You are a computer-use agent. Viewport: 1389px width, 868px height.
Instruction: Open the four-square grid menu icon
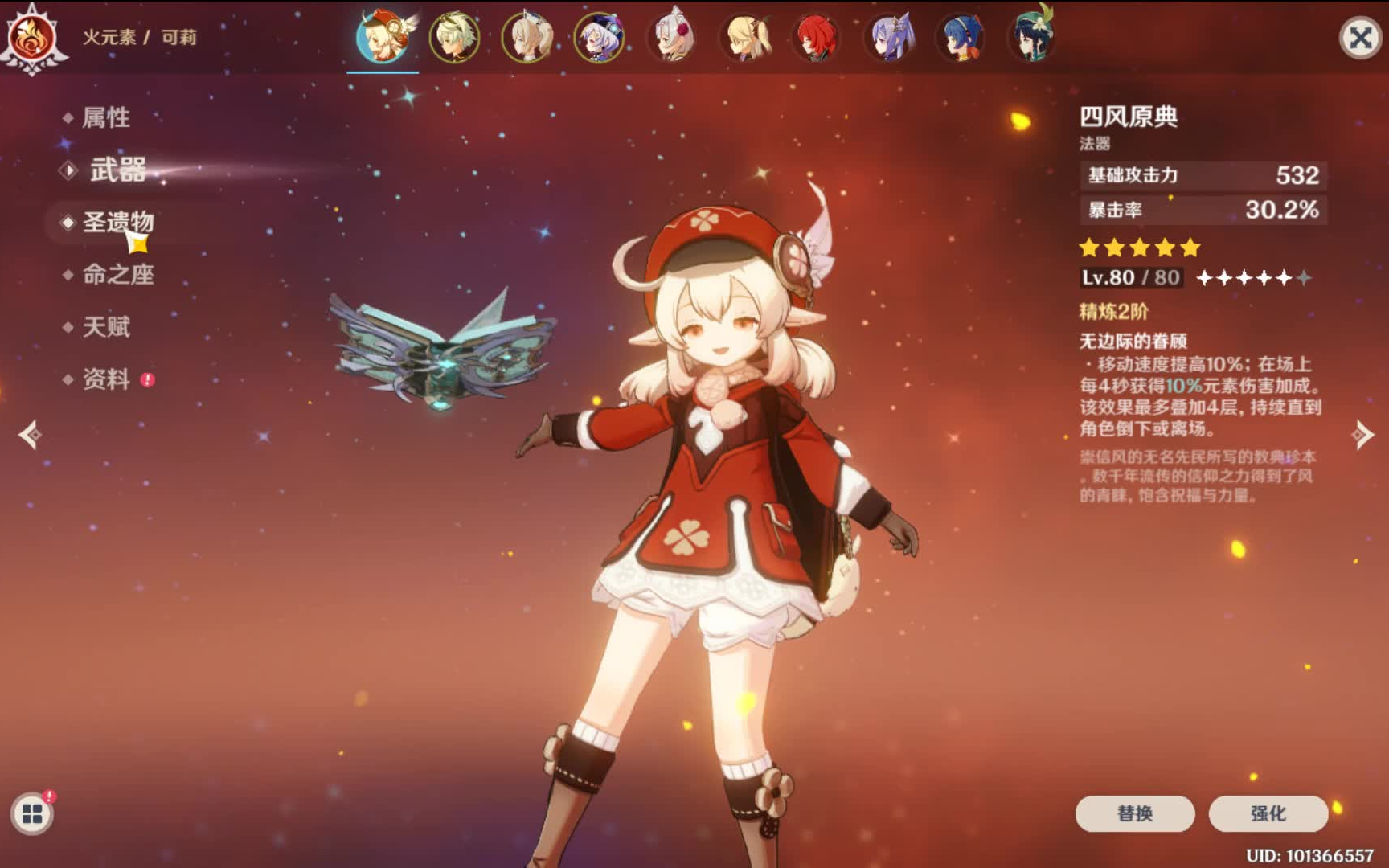click(32, 814)
